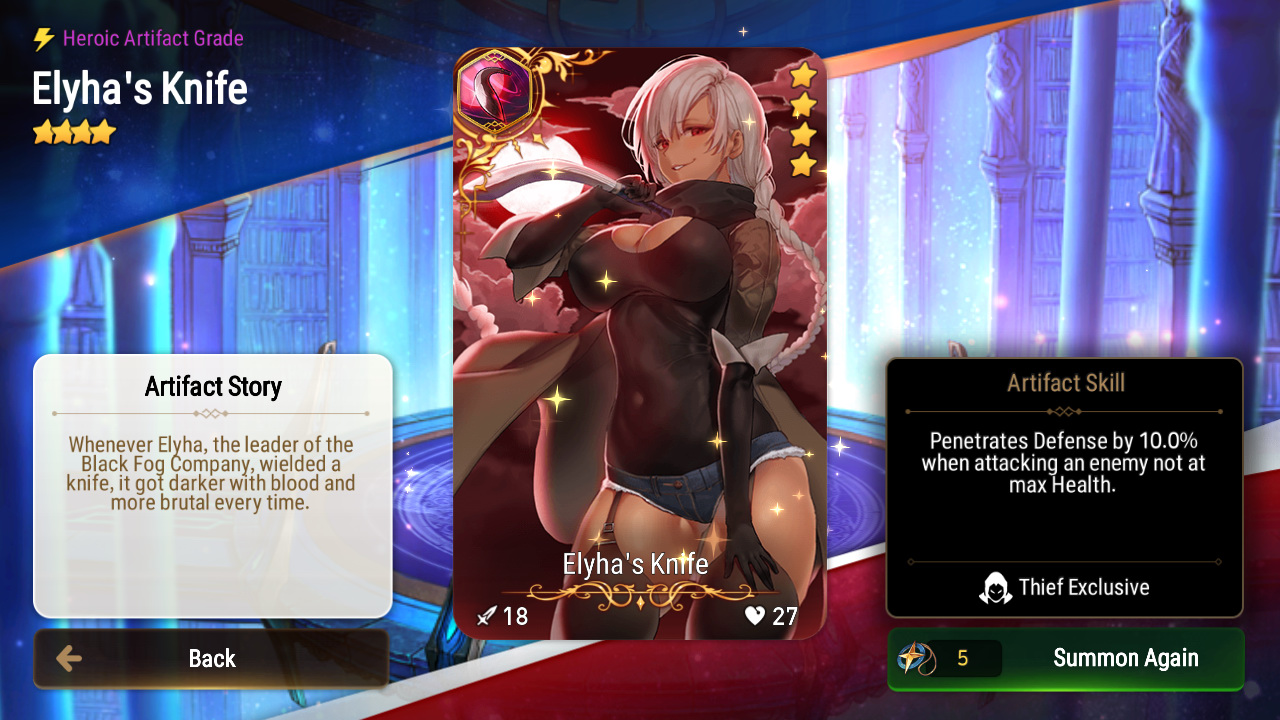Go back using the Back button
This screenshot has height=720, width=1280.
(x=211, y=658)
